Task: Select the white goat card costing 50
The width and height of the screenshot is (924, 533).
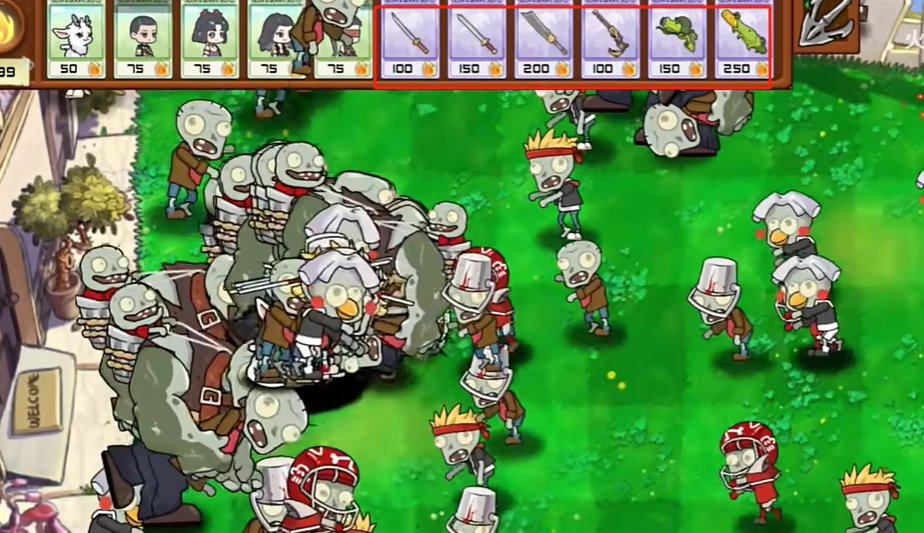Action: [x=76, y=38]
